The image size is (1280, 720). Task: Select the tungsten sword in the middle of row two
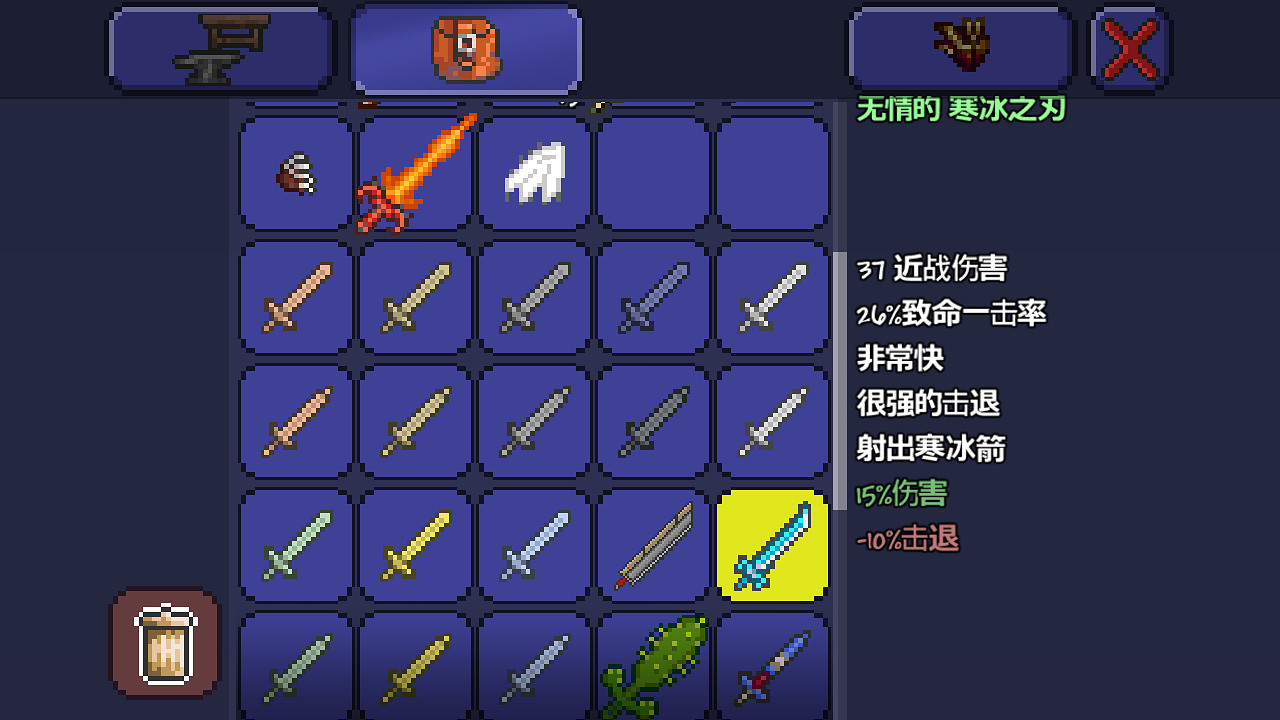(x=533, y=298)
